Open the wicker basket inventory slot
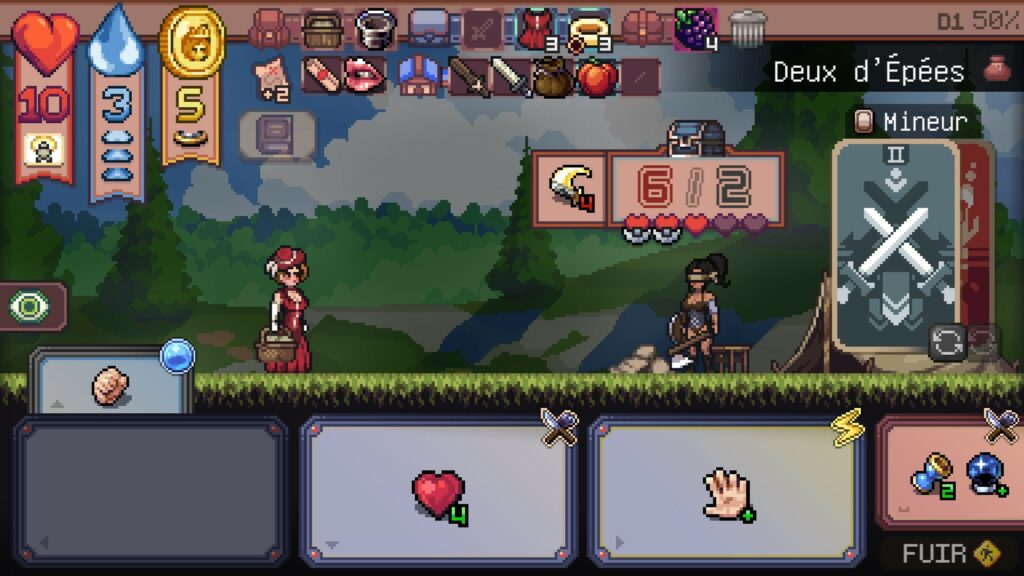This screenshot has height=576, width=1024. click(x=323, y=28)
